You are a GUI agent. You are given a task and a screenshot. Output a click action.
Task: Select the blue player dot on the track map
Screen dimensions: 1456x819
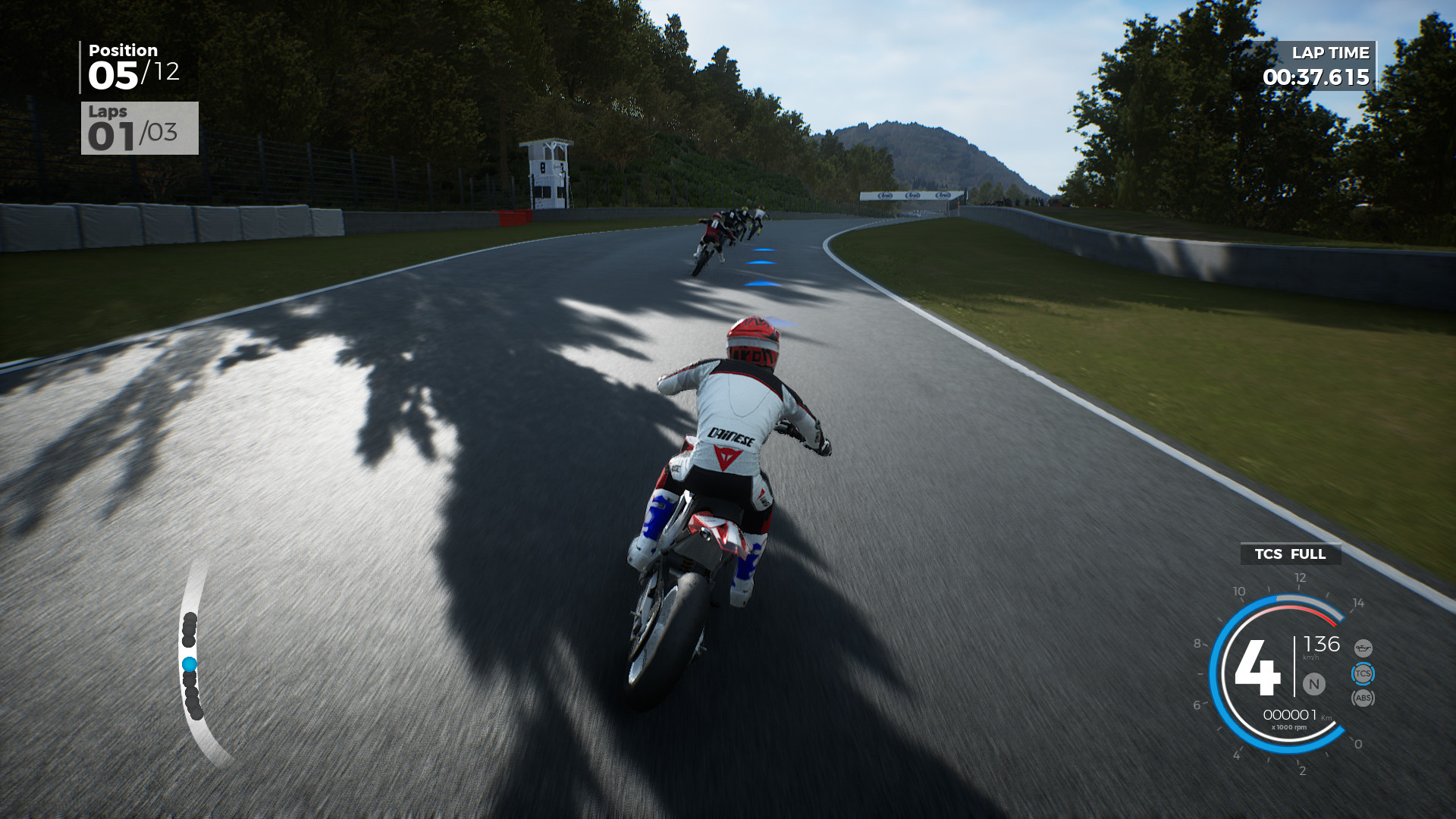[x=190, y=664]
